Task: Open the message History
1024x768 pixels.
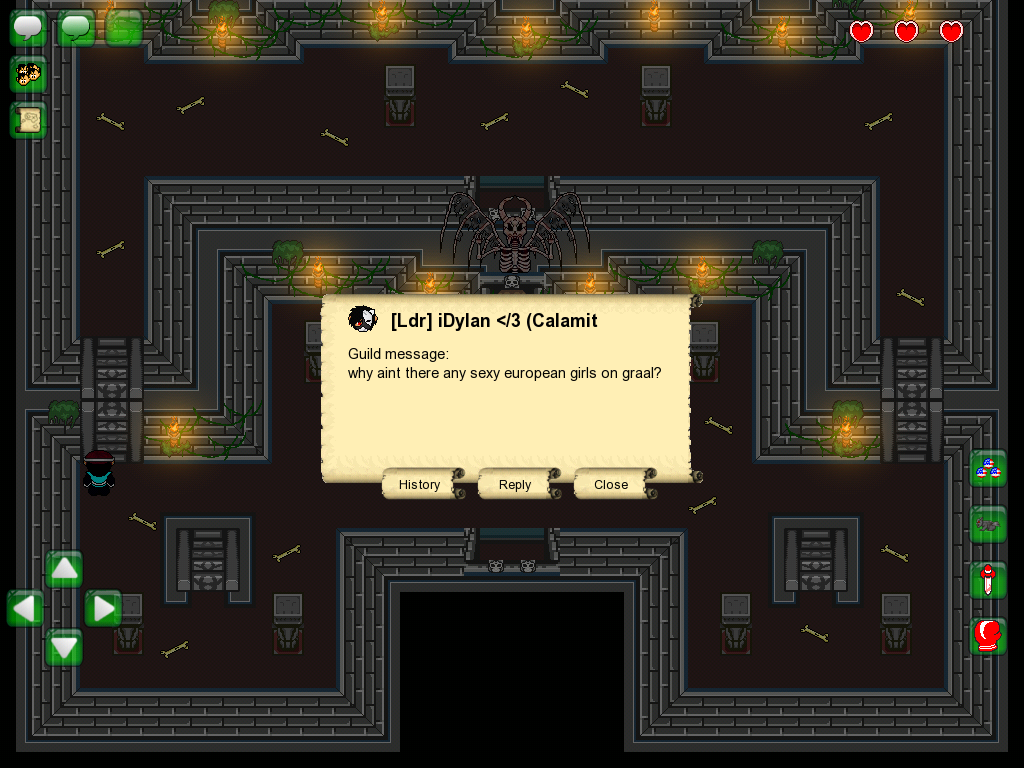Action: click(419, 484)
